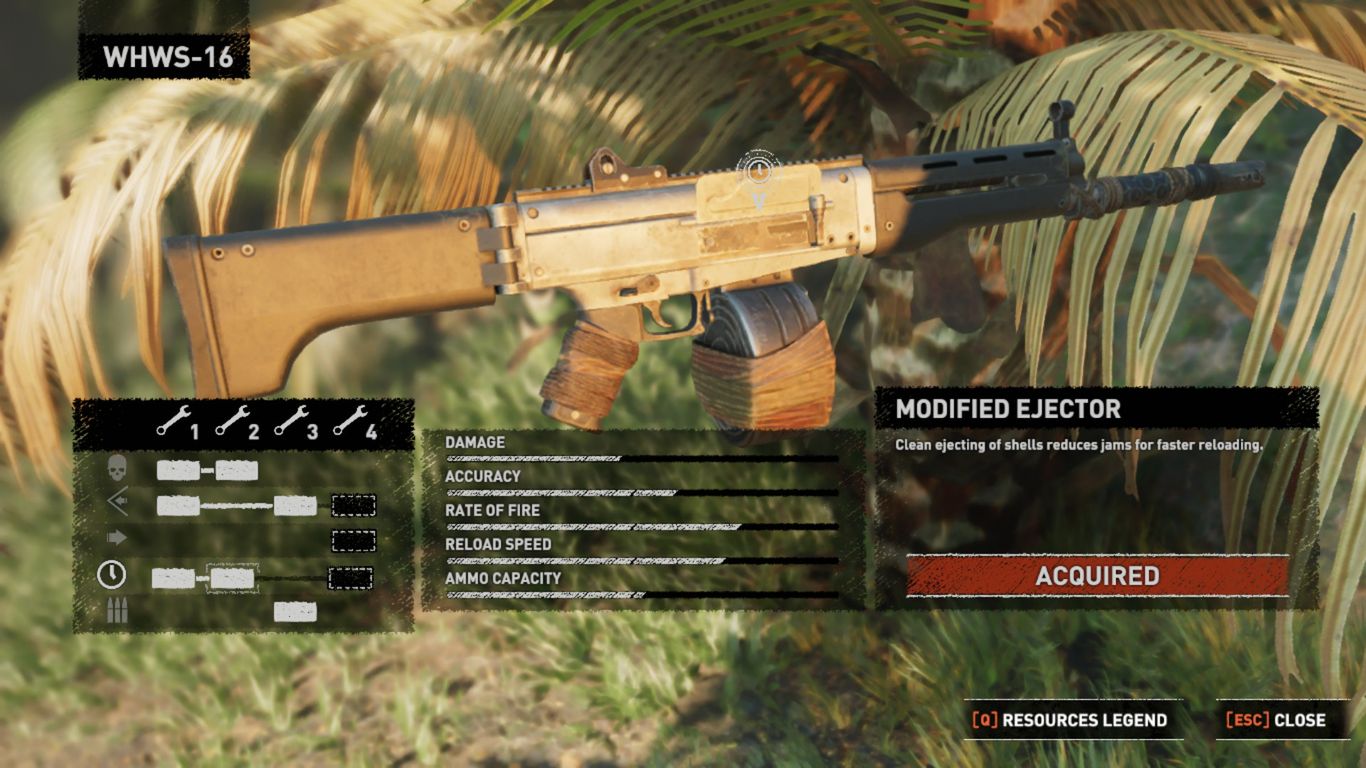1366x768 pixels.
Task: Open the Resources Legend
Action: [1072, 720]
